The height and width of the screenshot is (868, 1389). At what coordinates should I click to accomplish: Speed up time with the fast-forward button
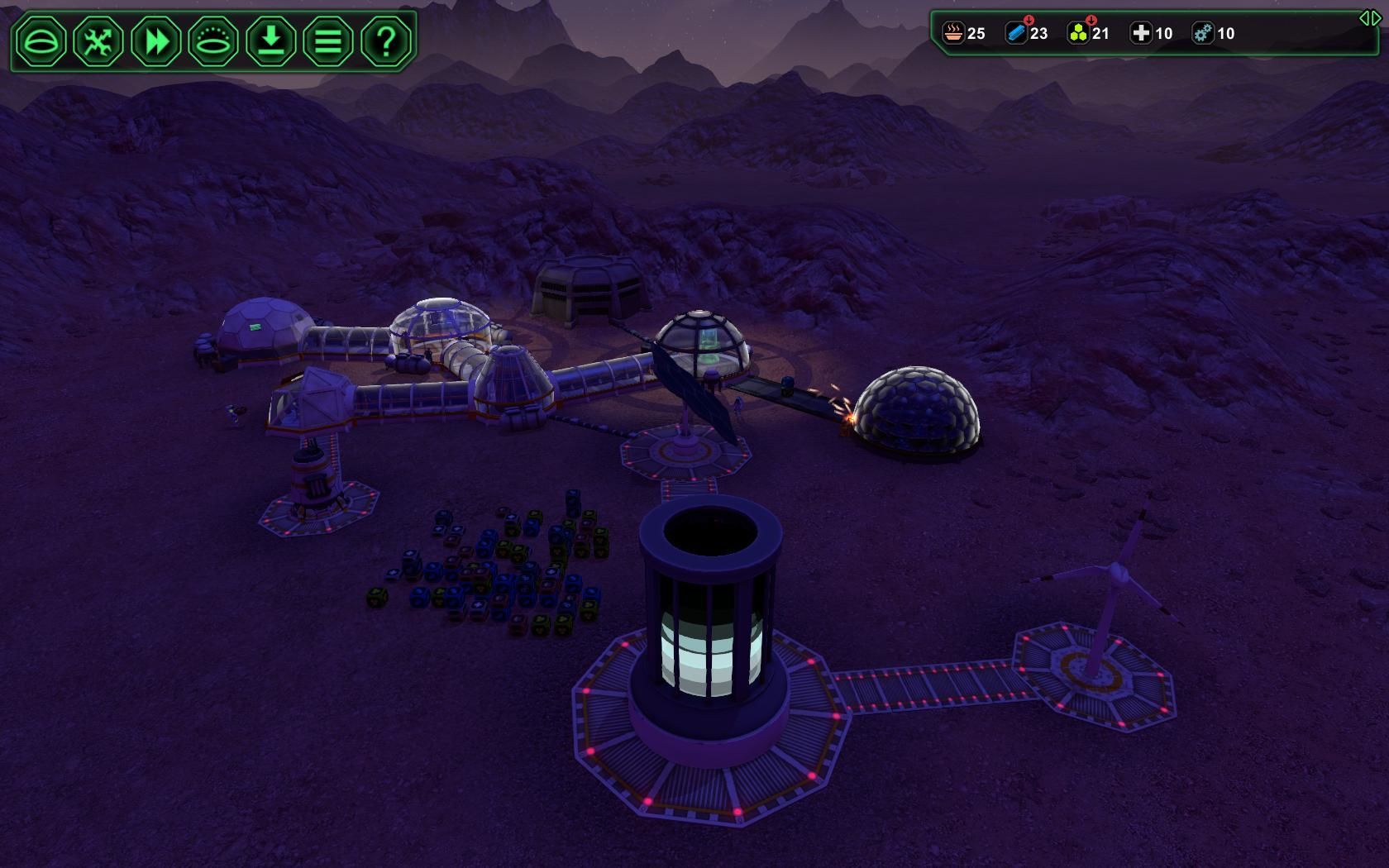coord(156,41)
